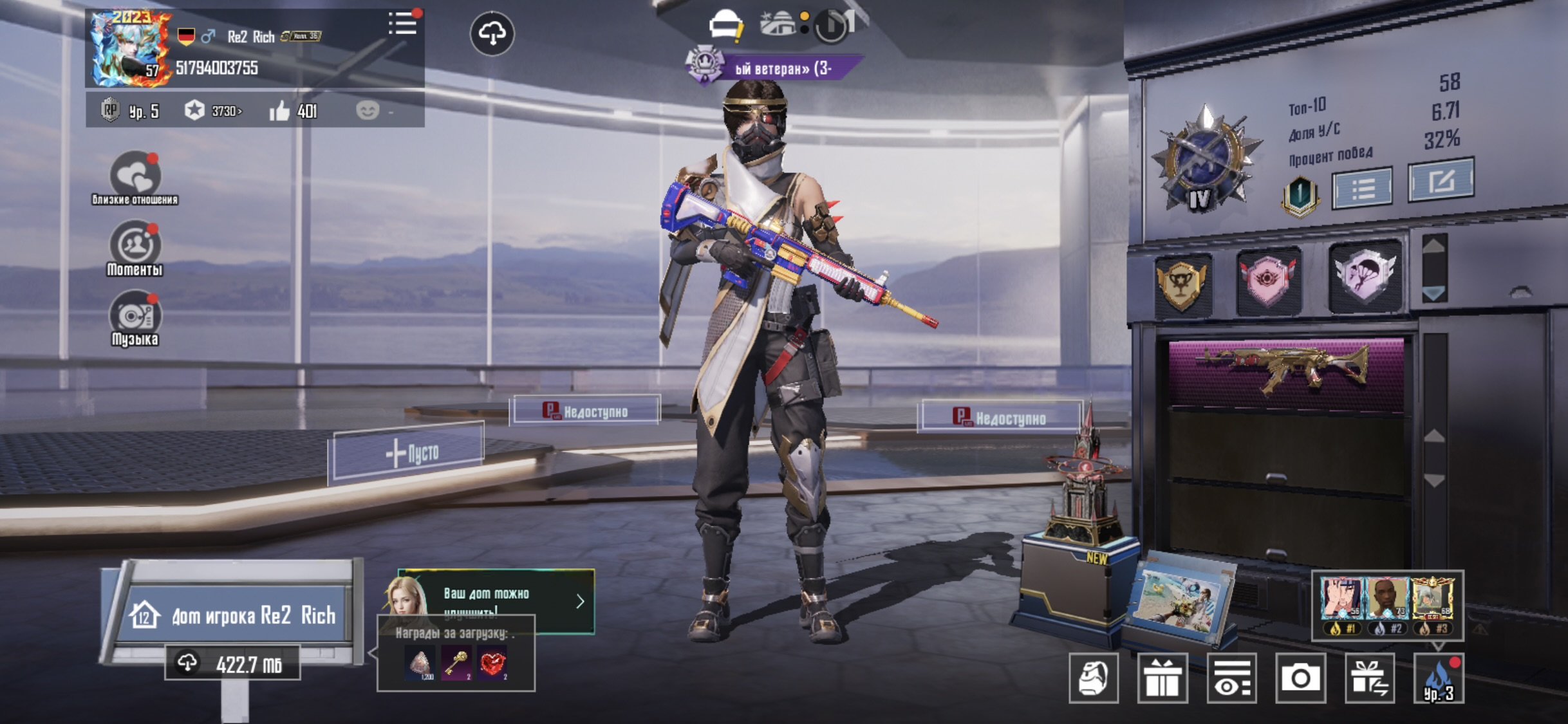1568x724 pixels.
Task: Open the gift box icon
Action: pyautogui.click(x=1162, y=678)
